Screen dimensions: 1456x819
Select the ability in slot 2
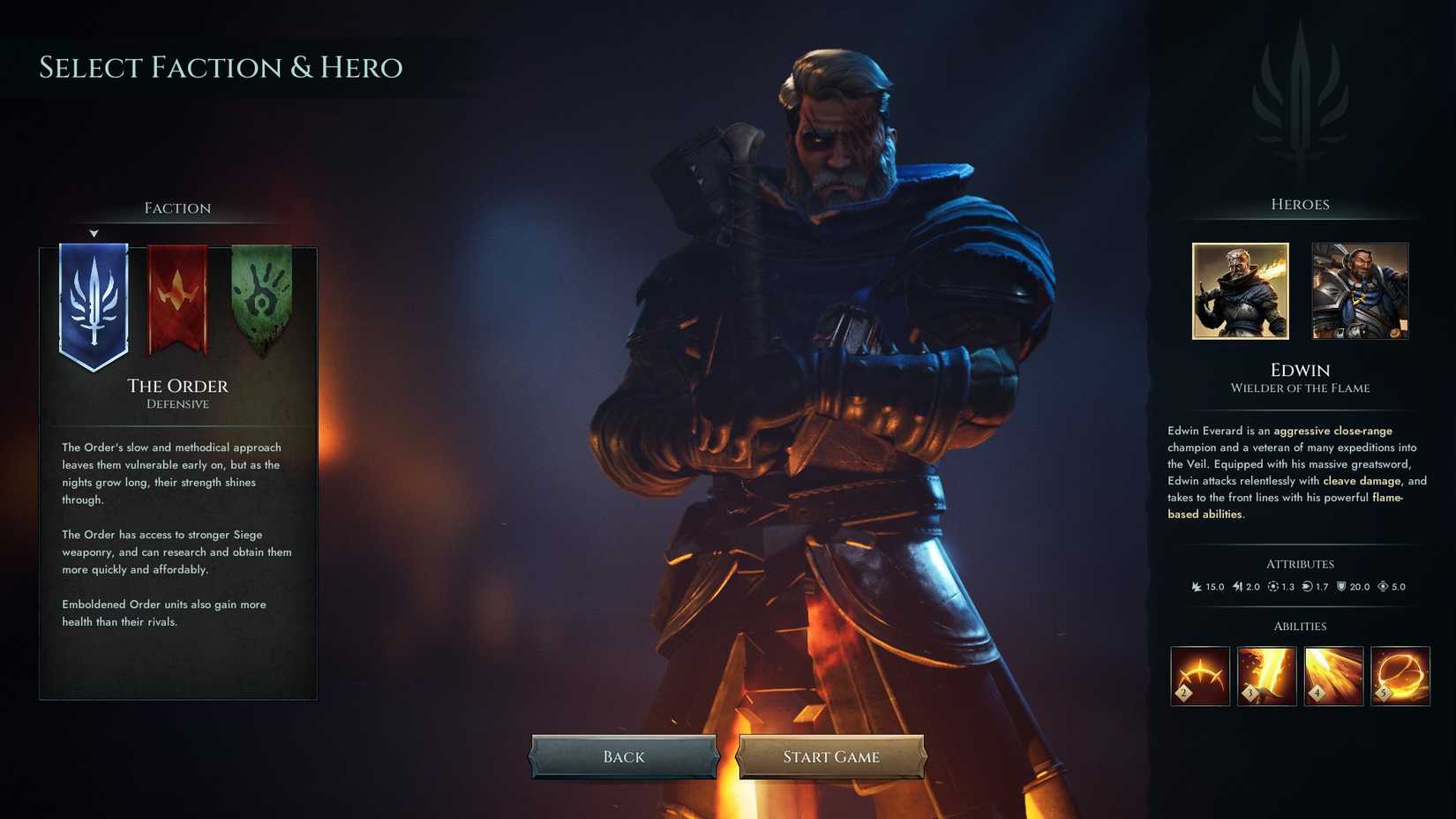(x=1198, y=675)
